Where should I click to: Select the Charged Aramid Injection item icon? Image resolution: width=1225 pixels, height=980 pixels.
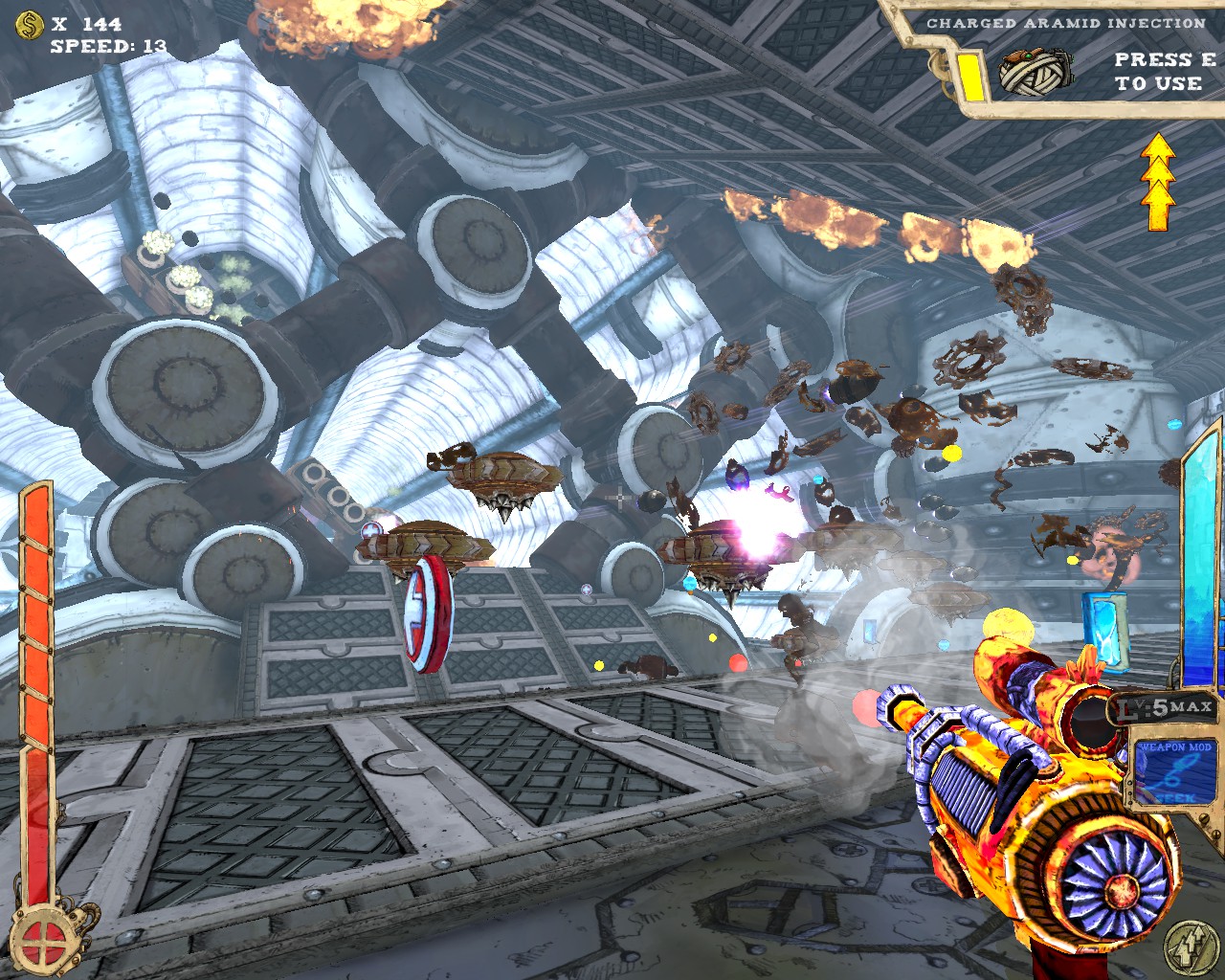[x=1036, y=72]
